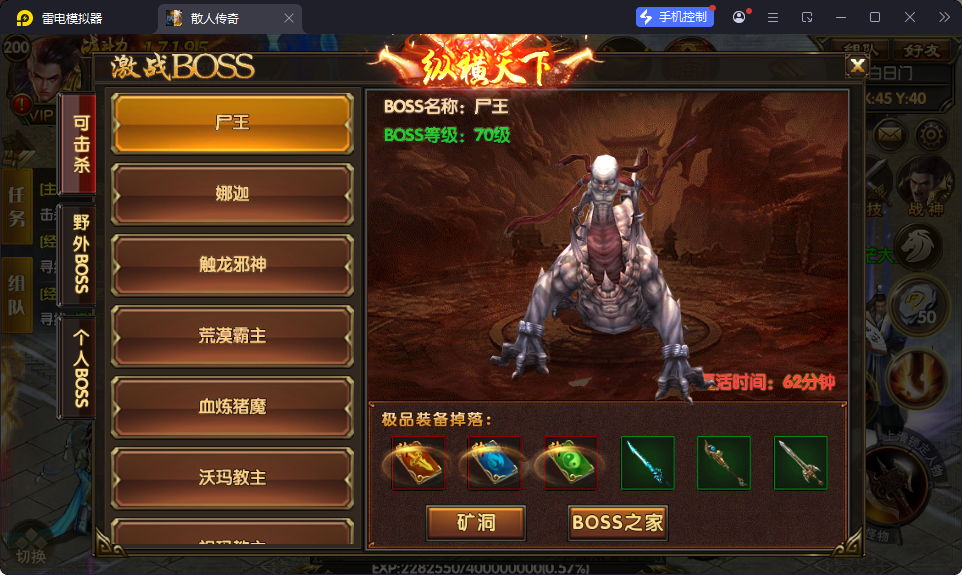View the cyan sword drop item

point(647,463)
